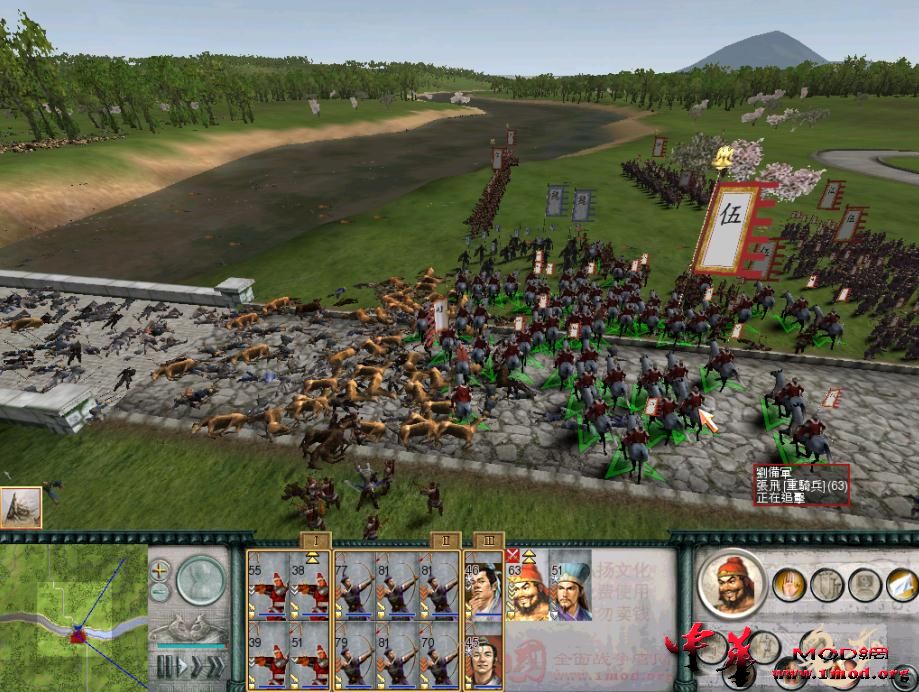Open the siege equipment thumbnail at left edge
Image resolution: width=919 pixels, height=692 pixels.
pyautogui.click(x=21, y=507)
